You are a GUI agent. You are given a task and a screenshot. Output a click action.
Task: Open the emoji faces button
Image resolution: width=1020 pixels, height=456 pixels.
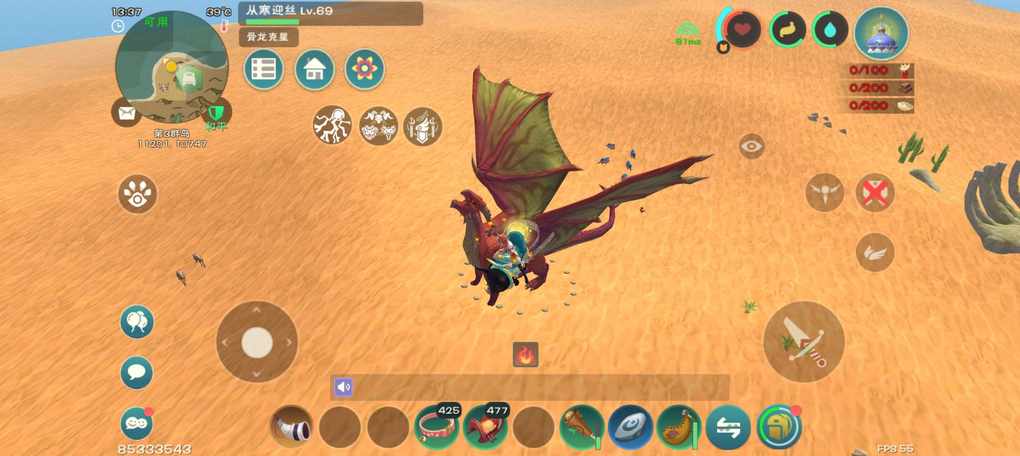click(136, 424)
